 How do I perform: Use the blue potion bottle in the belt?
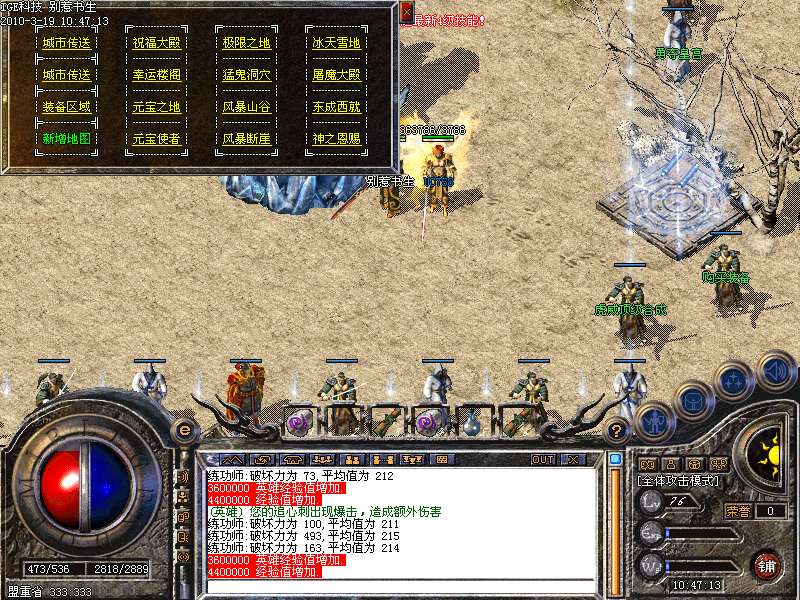(471, 422)
